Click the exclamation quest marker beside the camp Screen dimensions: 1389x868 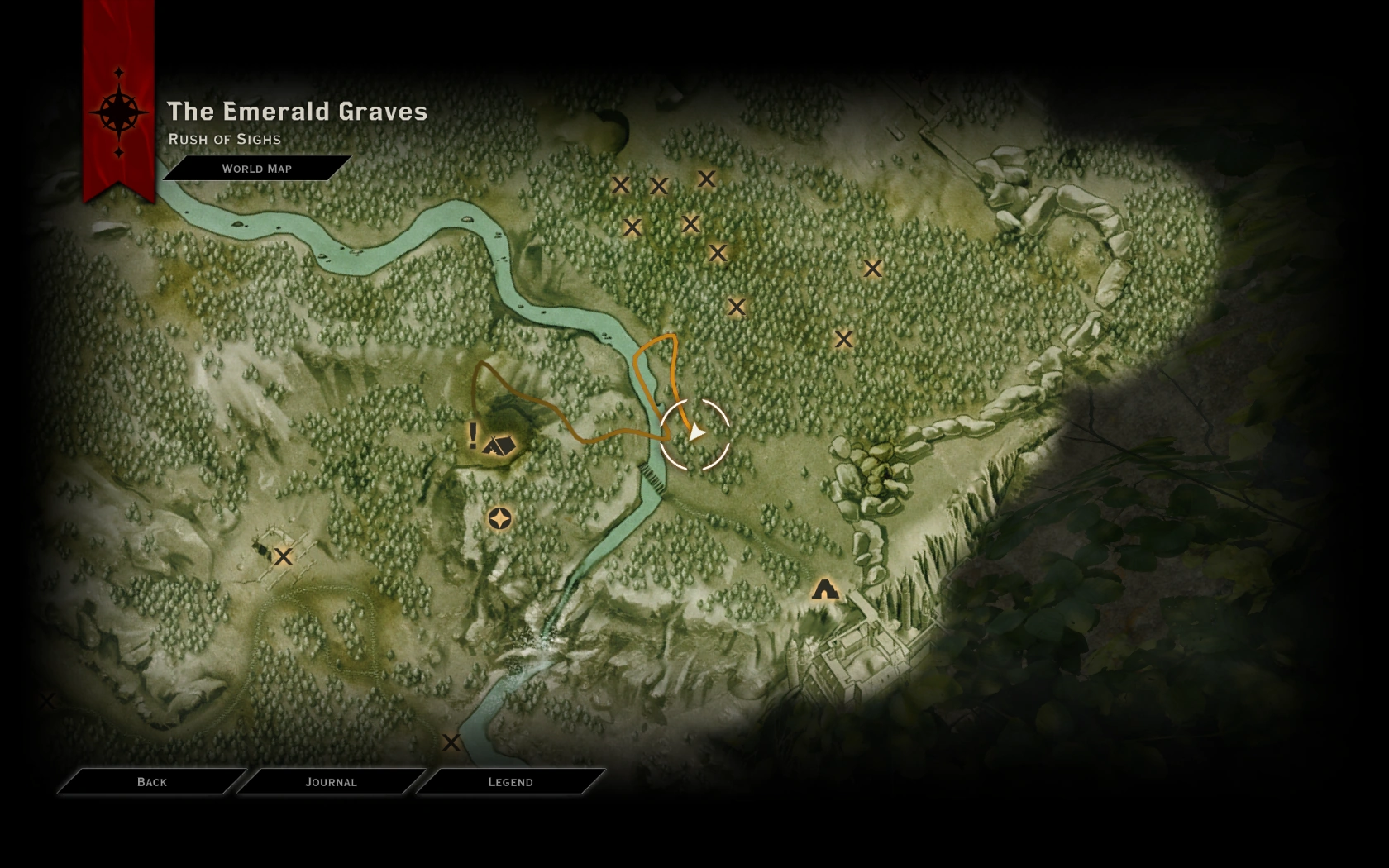click(472, 436)
